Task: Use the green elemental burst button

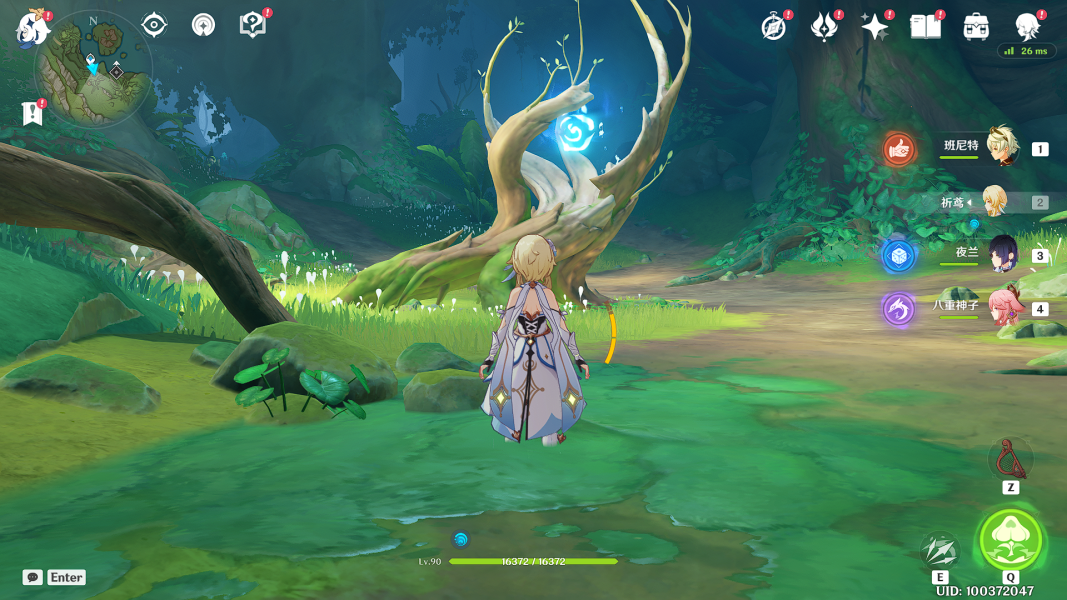Action: (x=1010, y=540)
